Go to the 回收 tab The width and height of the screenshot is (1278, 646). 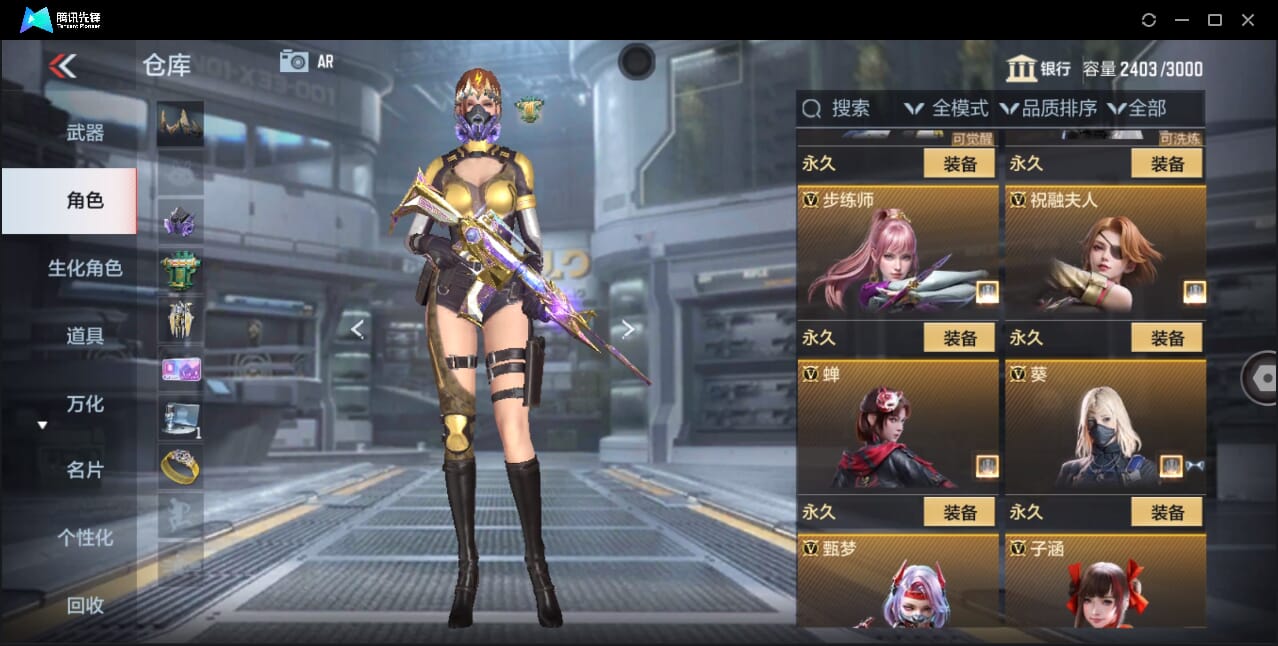[85, 605]
